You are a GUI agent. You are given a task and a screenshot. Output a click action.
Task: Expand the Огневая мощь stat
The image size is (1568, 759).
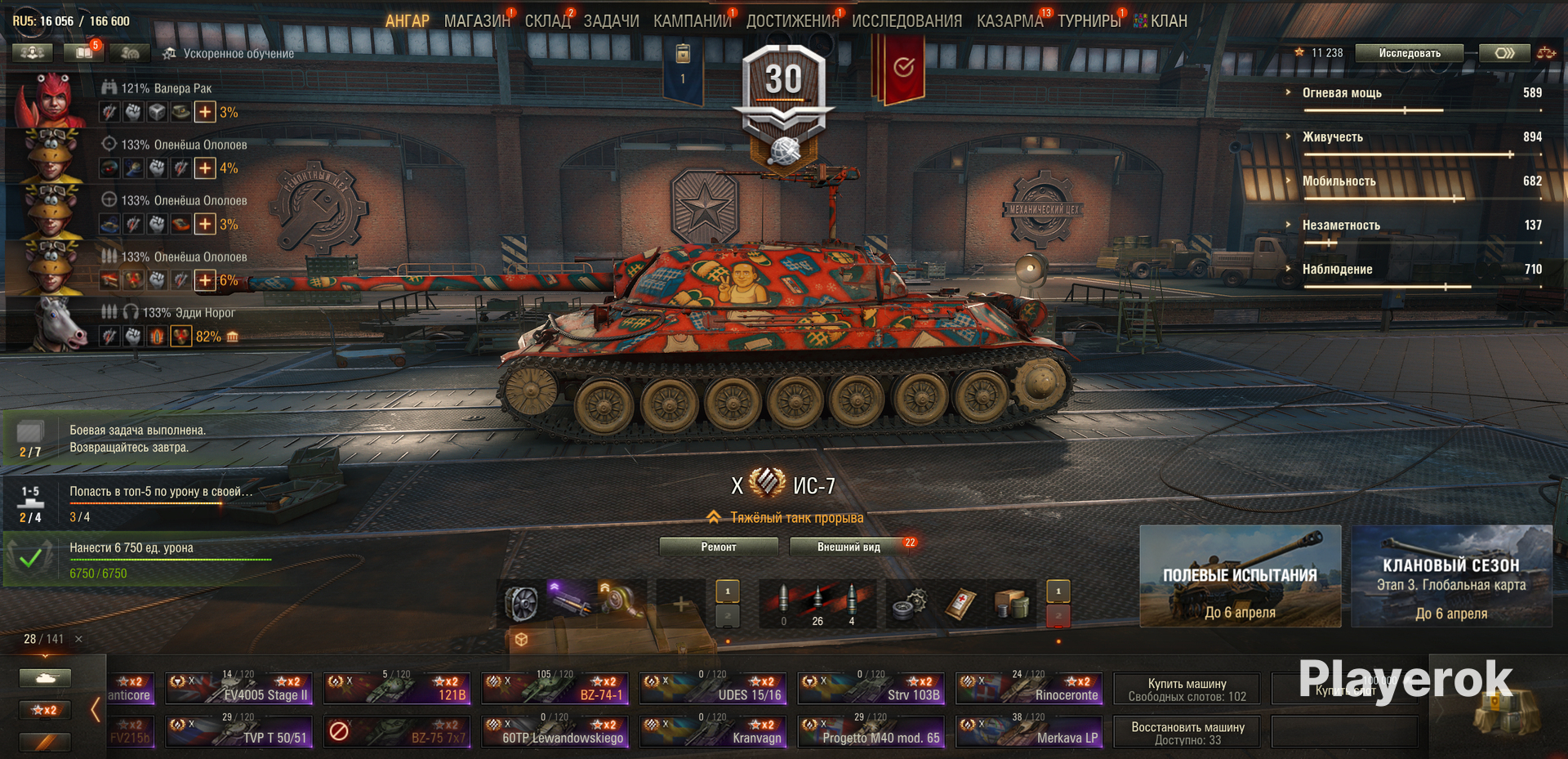coord(1342,93)
